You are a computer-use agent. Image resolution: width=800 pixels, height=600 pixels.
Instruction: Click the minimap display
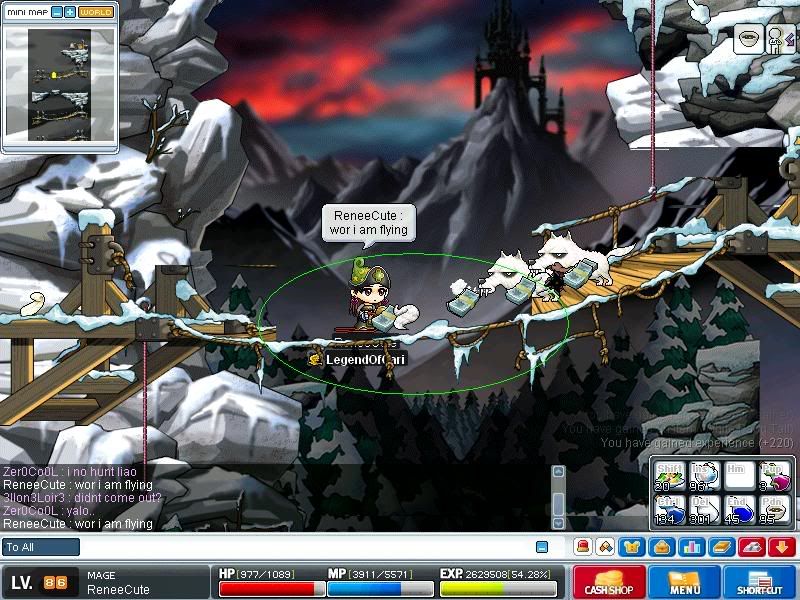[x=59, y=85]
